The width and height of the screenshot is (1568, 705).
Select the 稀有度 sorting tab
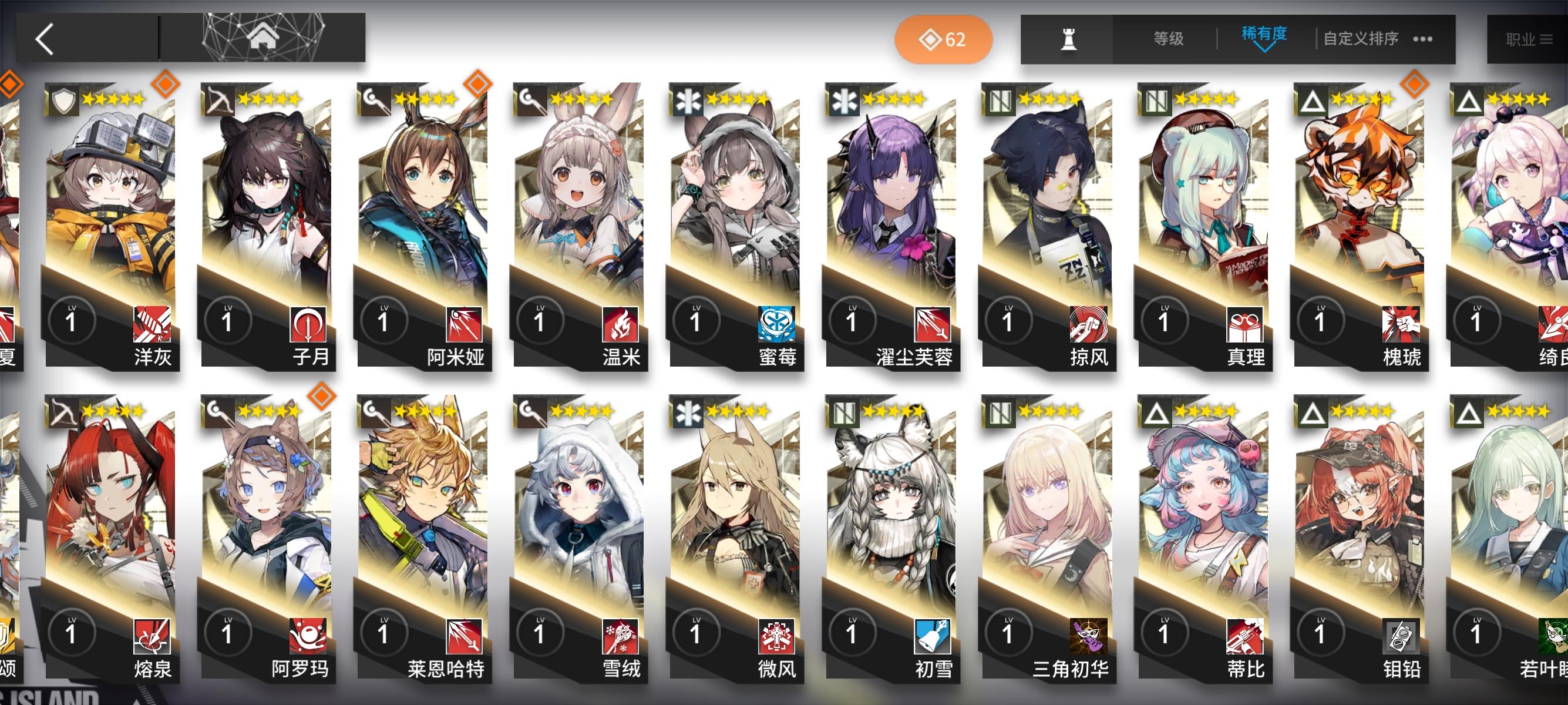point(1263,36)
